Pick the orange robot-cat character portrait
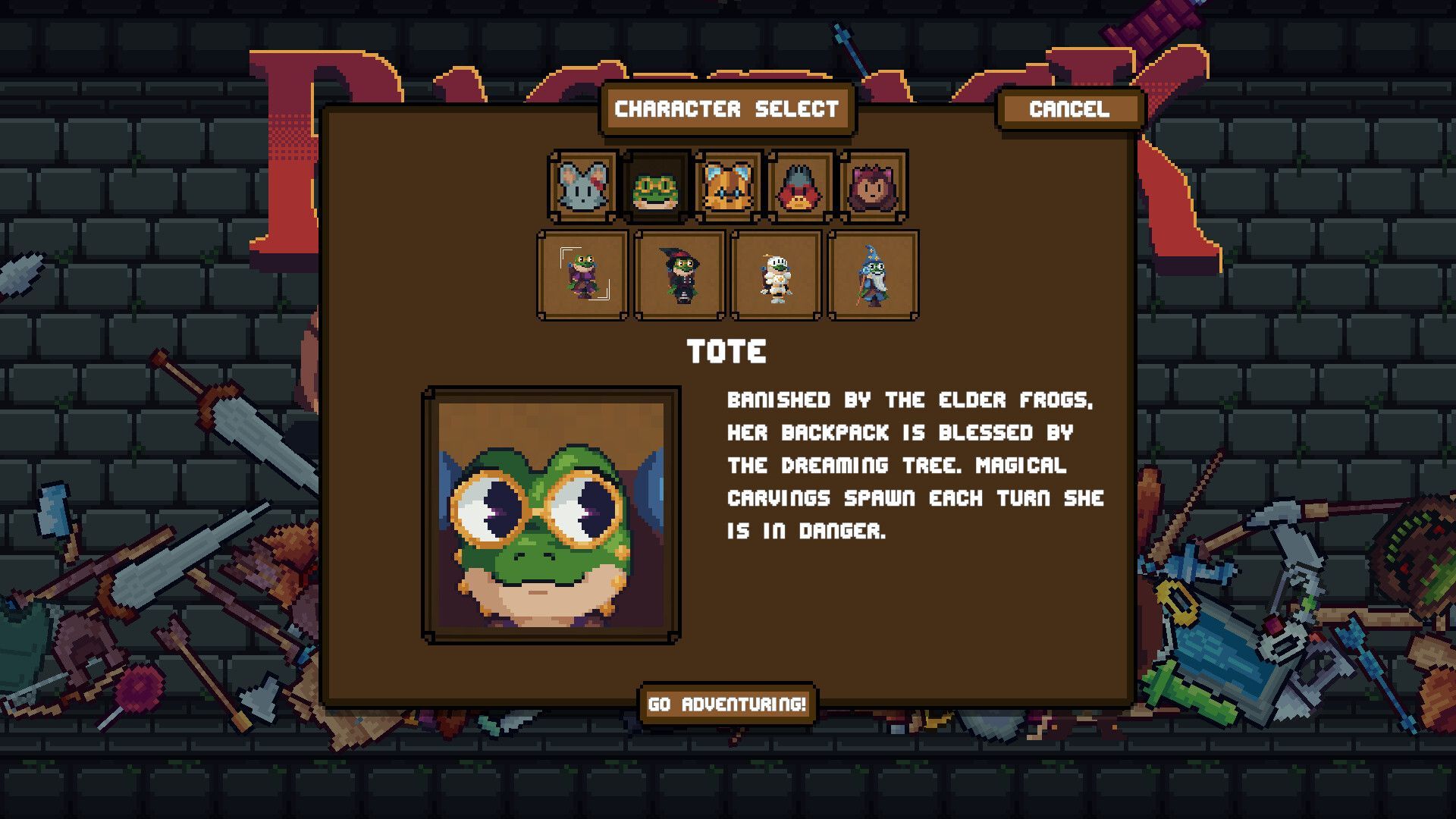 pos(728,186)
